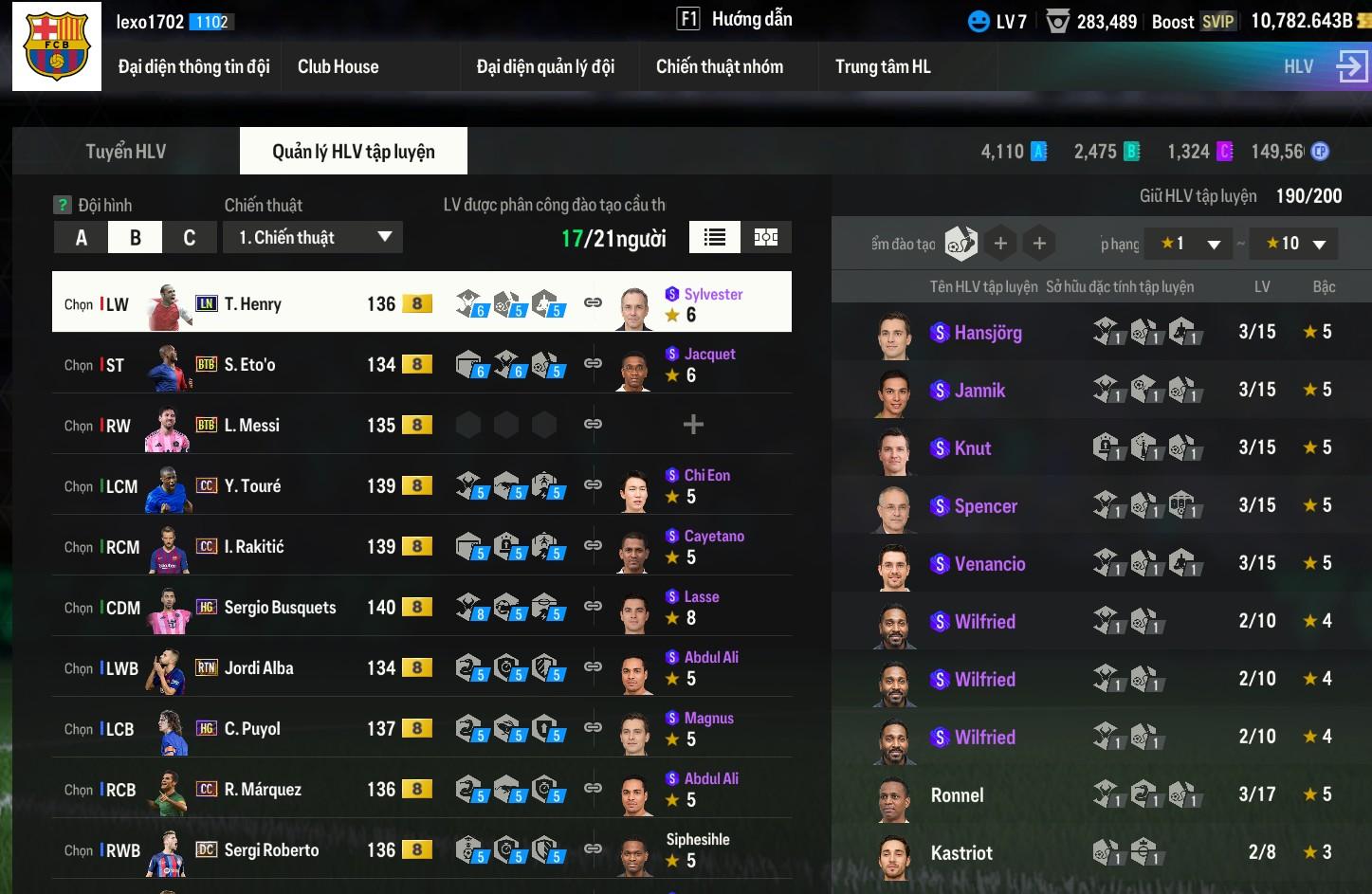Viewport: 1372px width, 894px height.
Task: Open the F1 Hướng dẫn guide
Action: pyautogui.click(x=735, y=19)
